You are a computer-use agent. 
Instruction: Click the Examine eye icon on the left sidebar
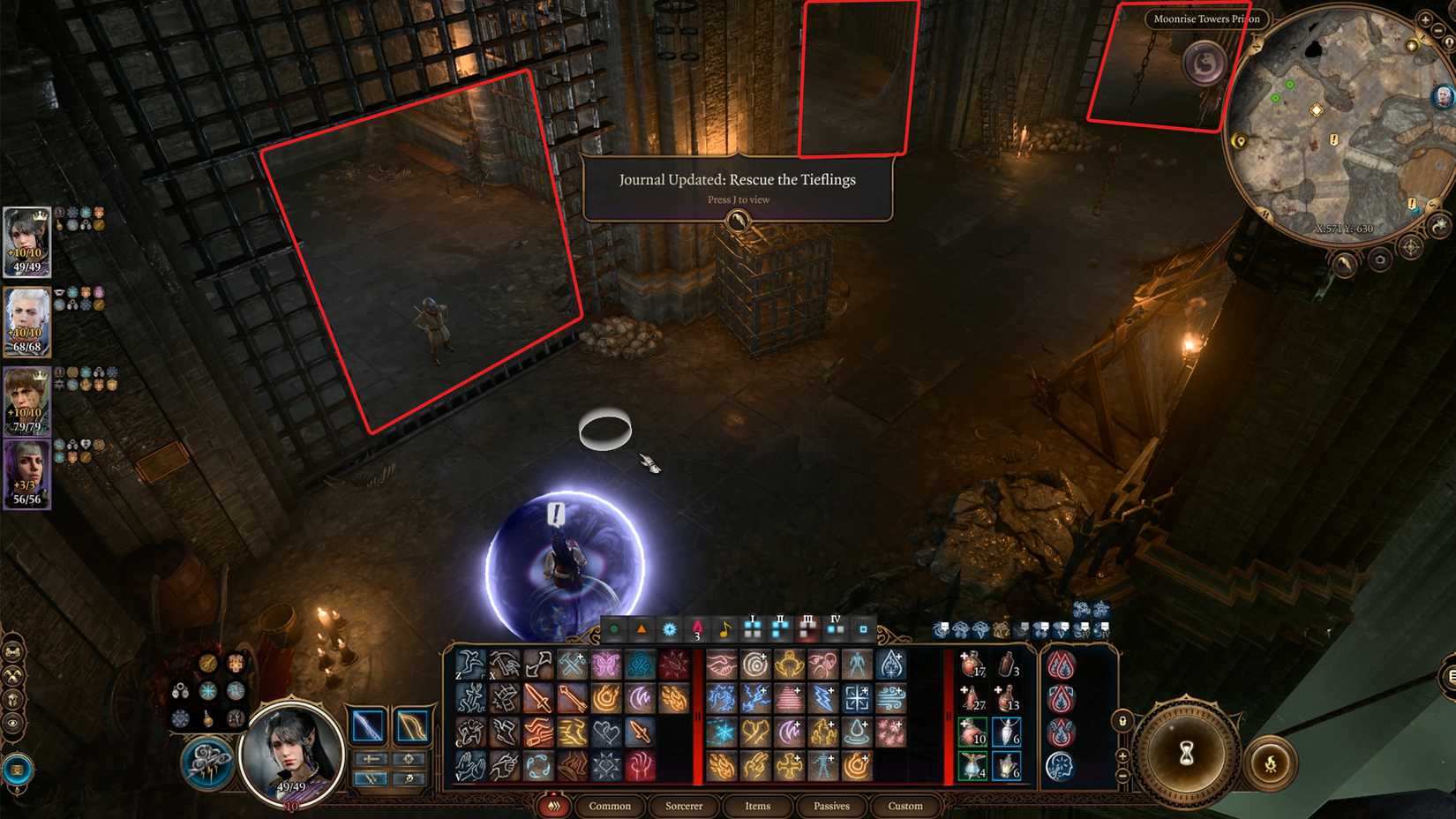11,723
